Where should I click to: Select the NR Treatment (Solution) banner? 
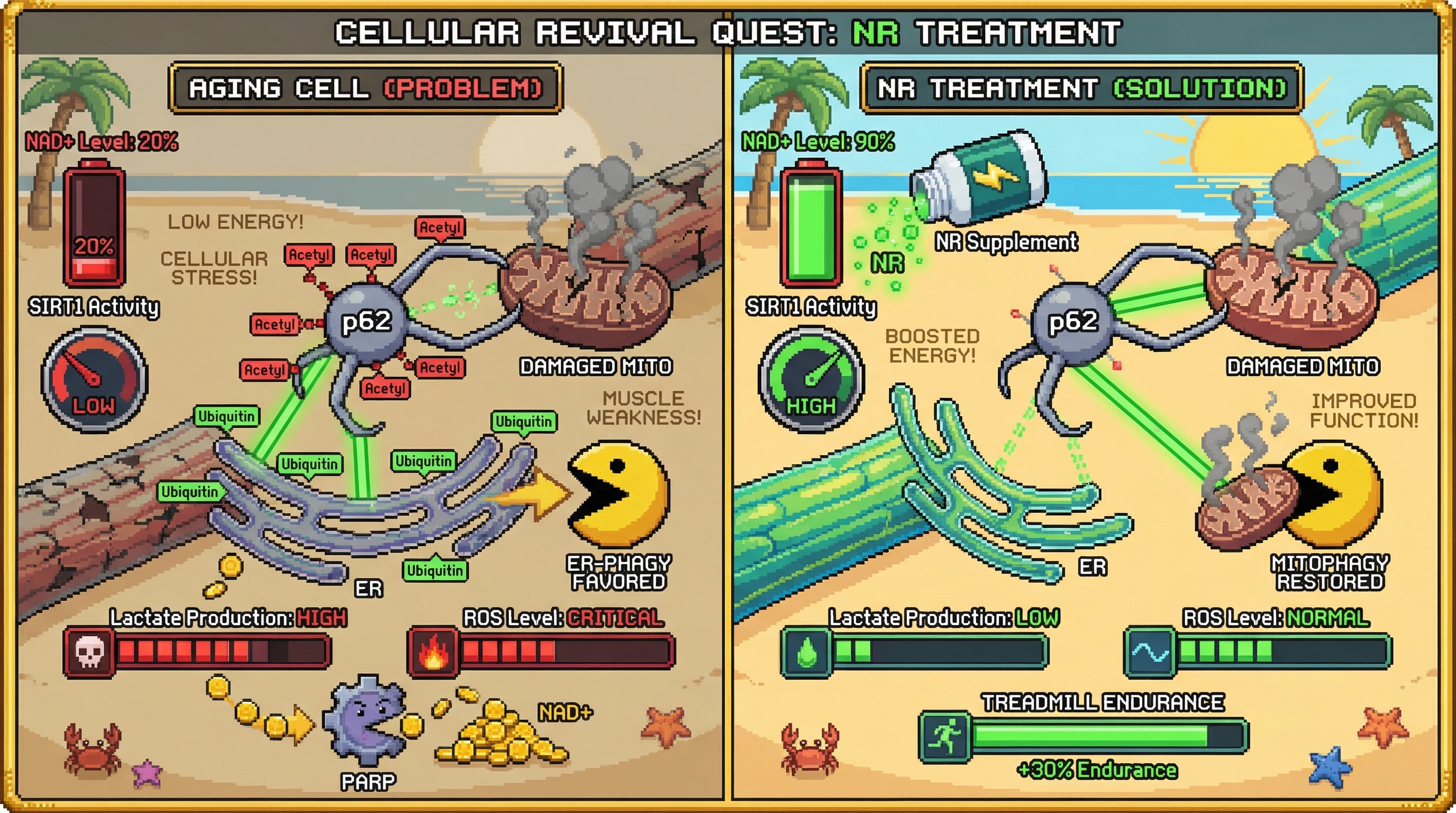tap(1081, 88)
